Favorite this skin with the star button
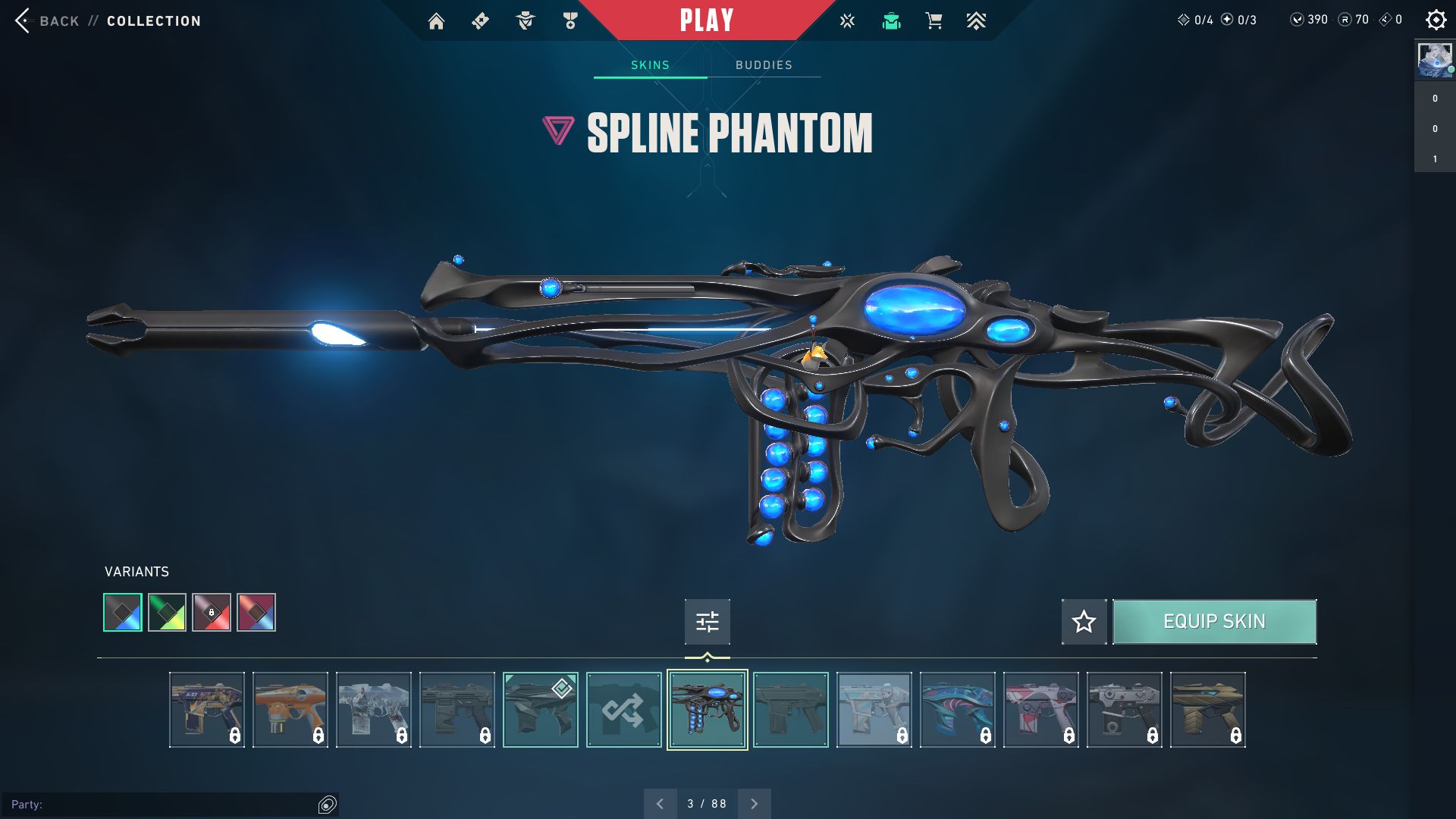1456x819 pixels. 1084,622
